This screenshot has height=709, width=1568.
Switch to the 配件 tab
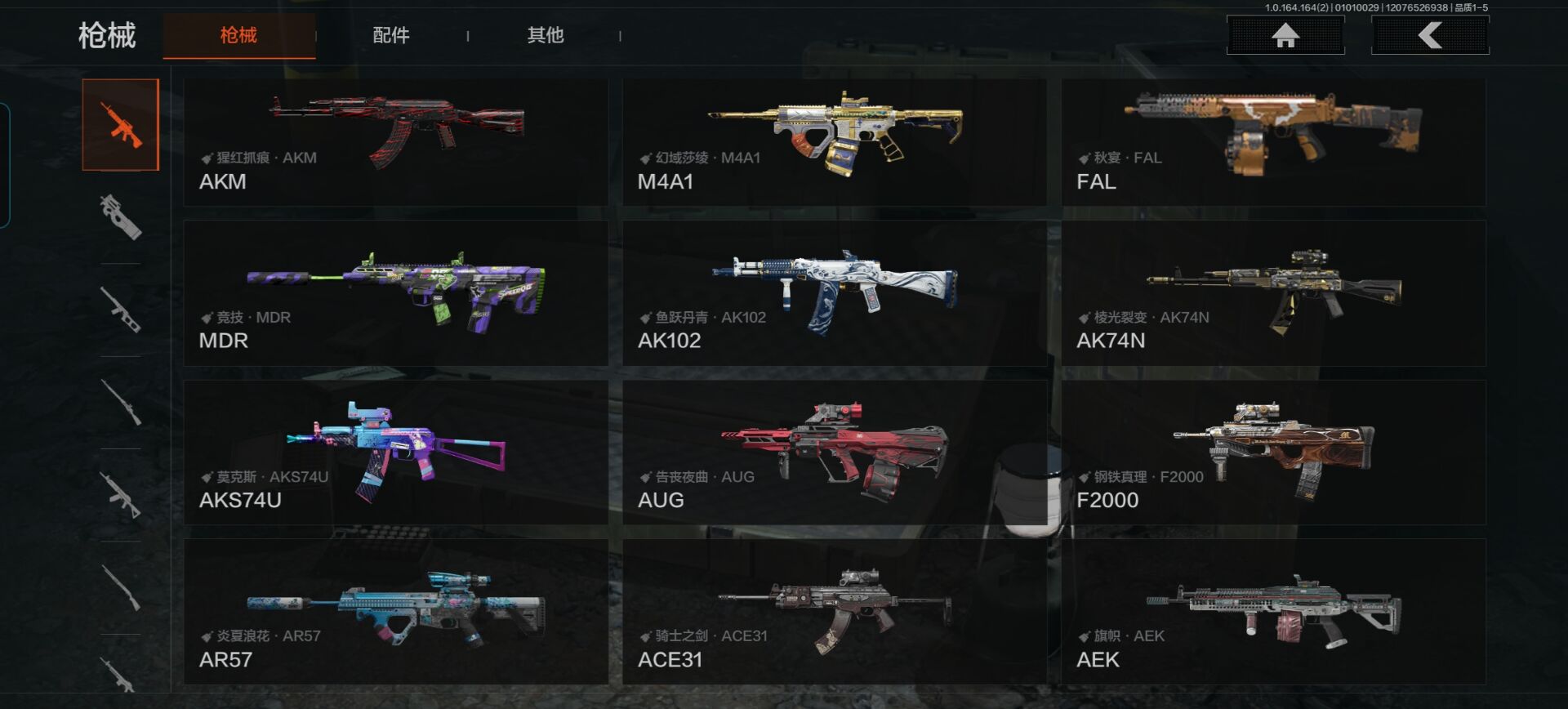[x=391, y=35]
